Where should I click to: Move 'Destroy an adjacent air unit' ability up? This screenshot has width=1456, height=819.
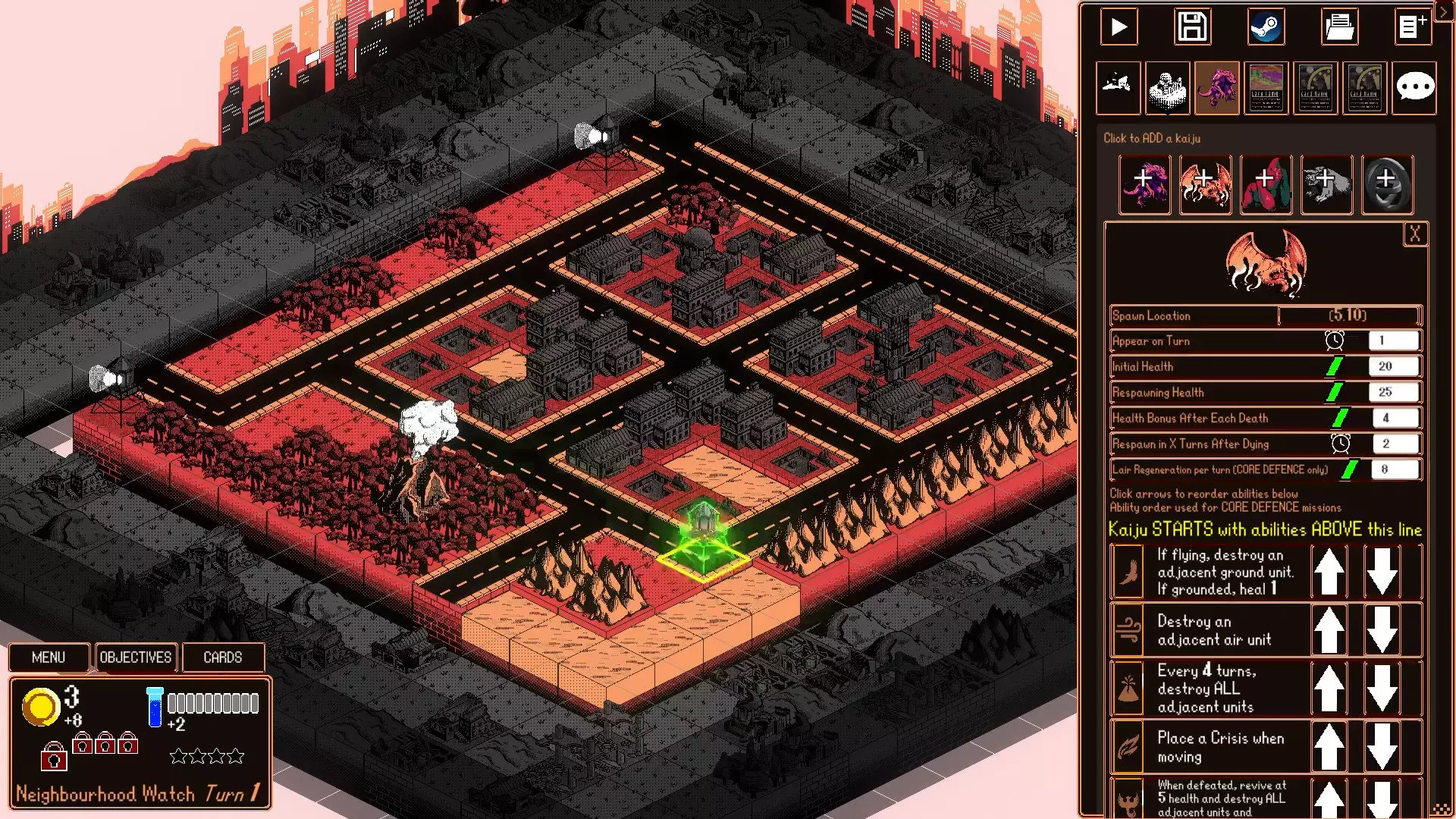click(1329, 629)
